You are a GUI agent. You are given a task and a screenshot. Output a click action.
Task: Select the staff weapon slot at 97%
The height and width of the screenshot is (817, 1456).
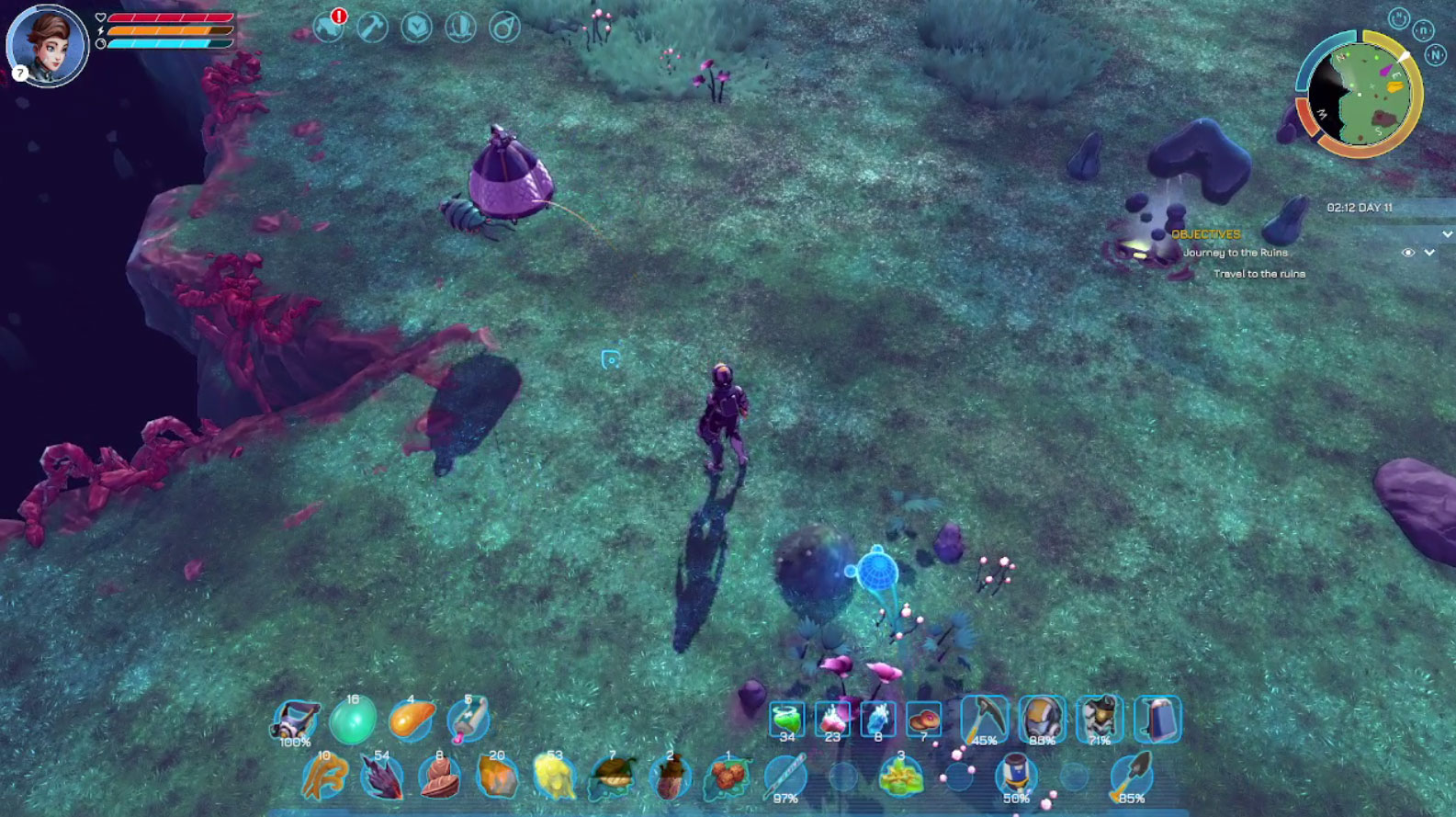pyautogui.click(x=785, y=777)
